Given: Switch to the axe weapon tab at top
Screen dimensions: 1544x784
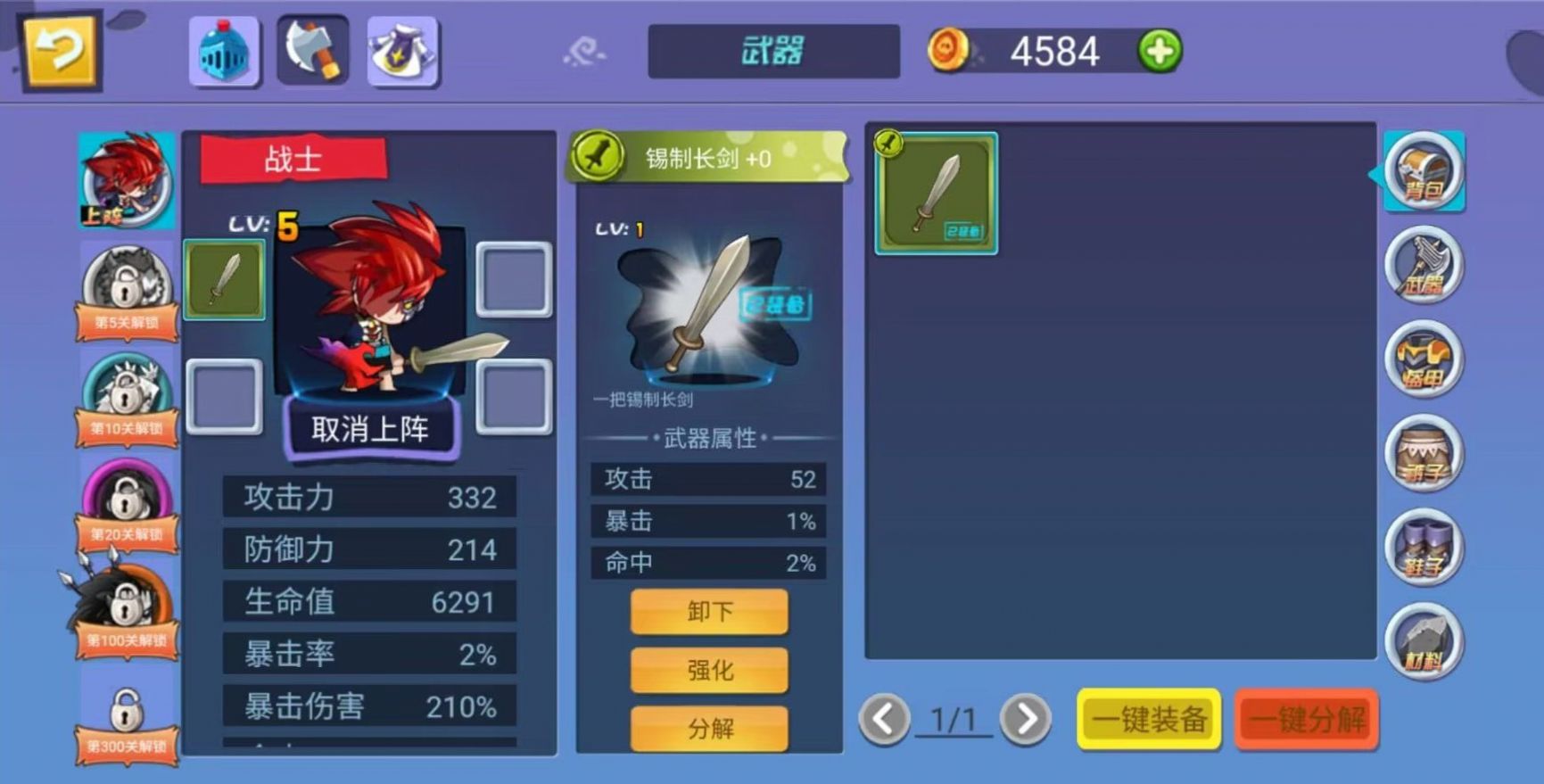Looking at the screenshot, I should pyautogui.click(x=313, y=49).
